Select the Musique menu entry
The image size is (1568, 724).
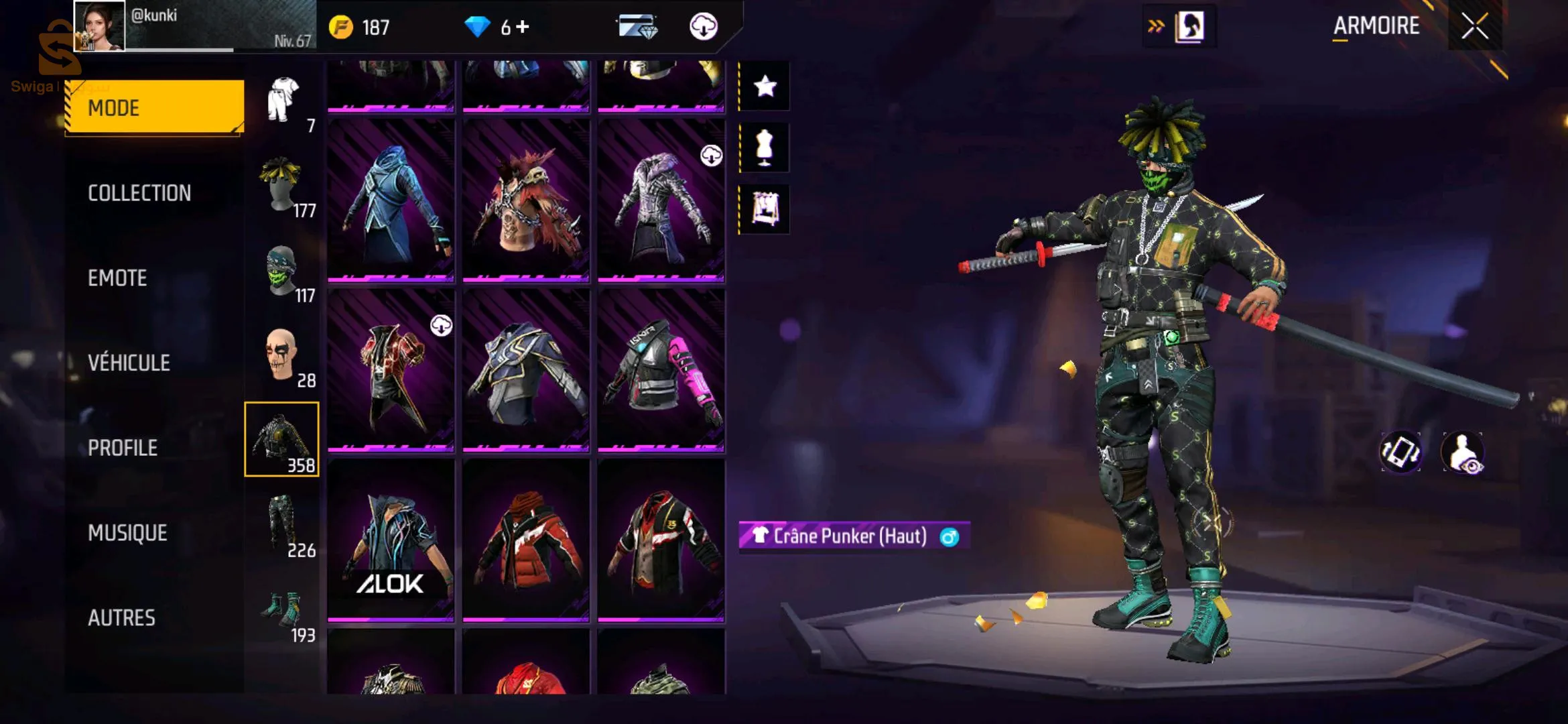click(x=127, y=533)
